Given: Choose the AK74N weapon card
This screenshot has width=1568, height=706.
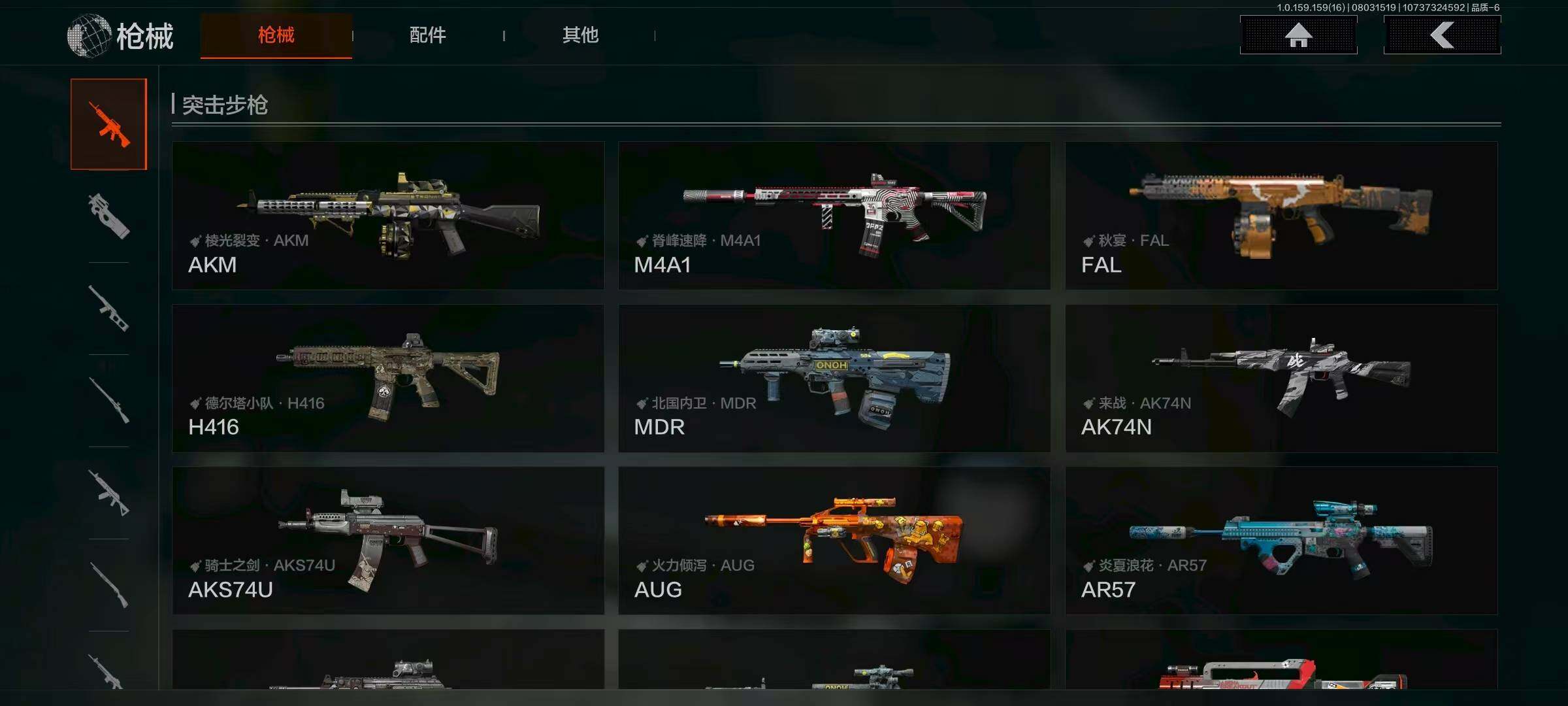Looking at the screenshot, I should coord(1281,378).
